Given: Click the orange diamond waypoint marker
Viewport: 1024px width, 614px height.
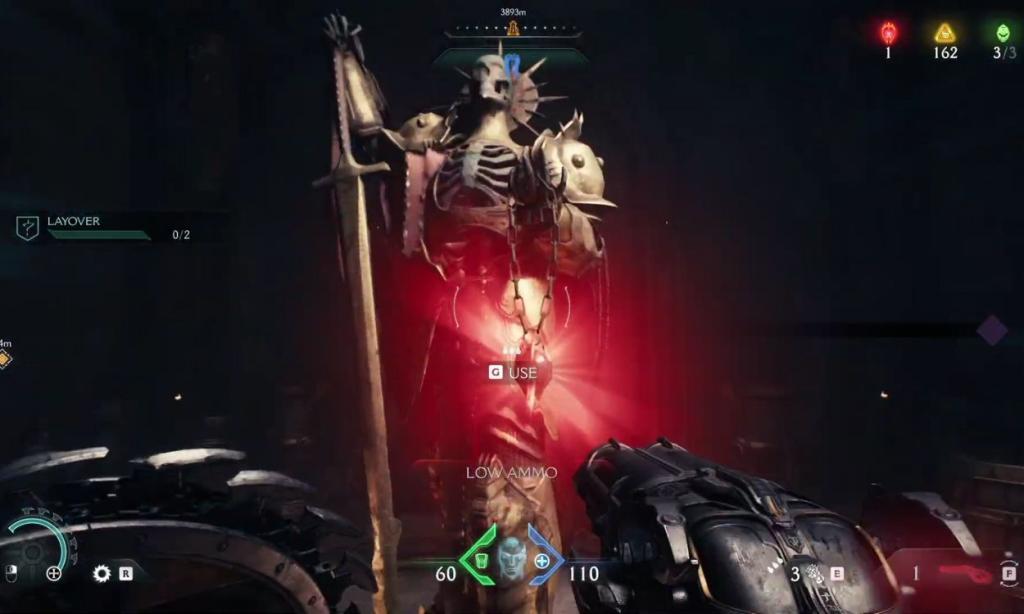Looking at the screenshot, I should (5, 359).
